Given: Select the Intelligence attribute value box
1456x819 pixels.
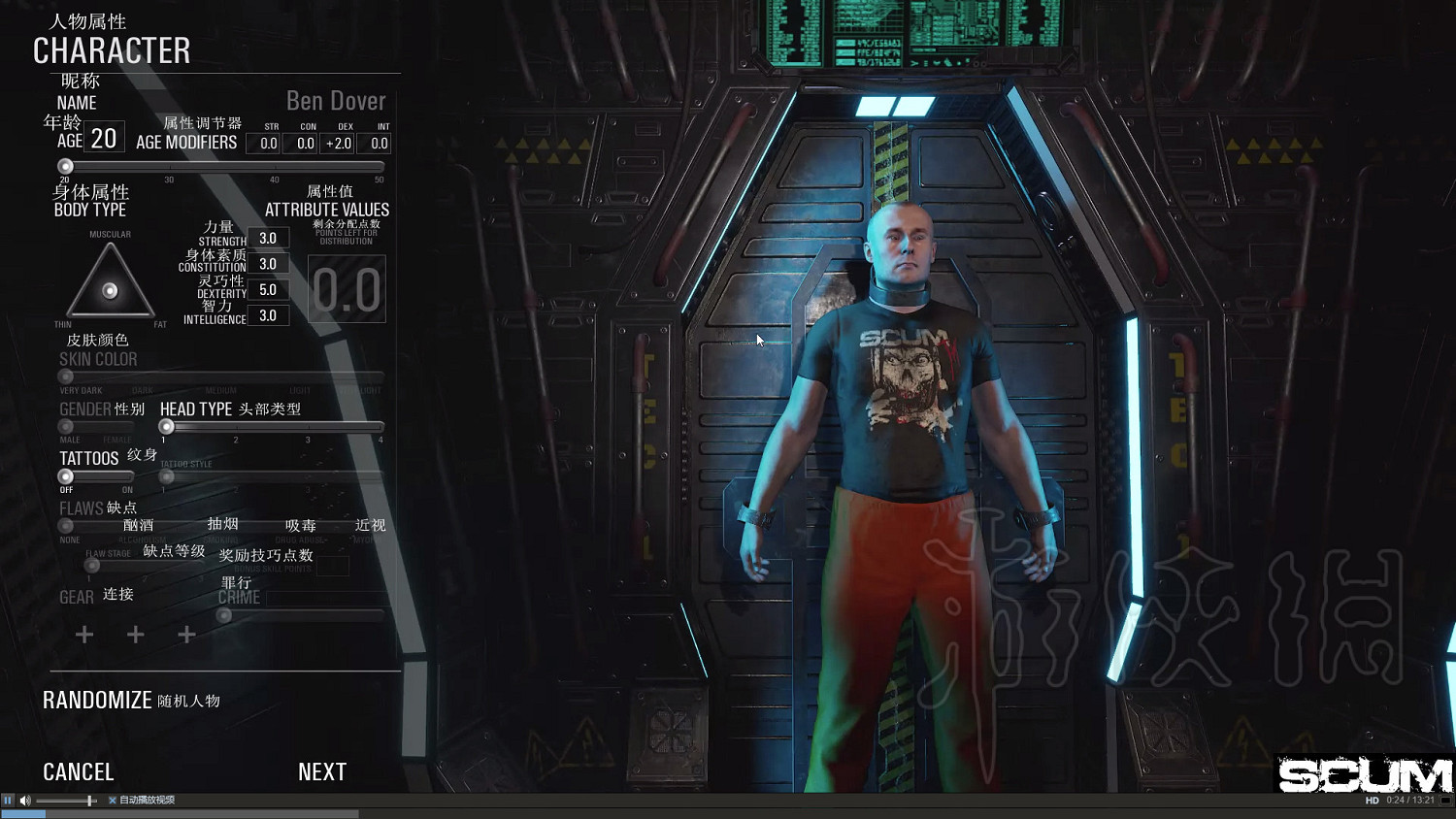Looking at the screenshot, I should (268, 316).
